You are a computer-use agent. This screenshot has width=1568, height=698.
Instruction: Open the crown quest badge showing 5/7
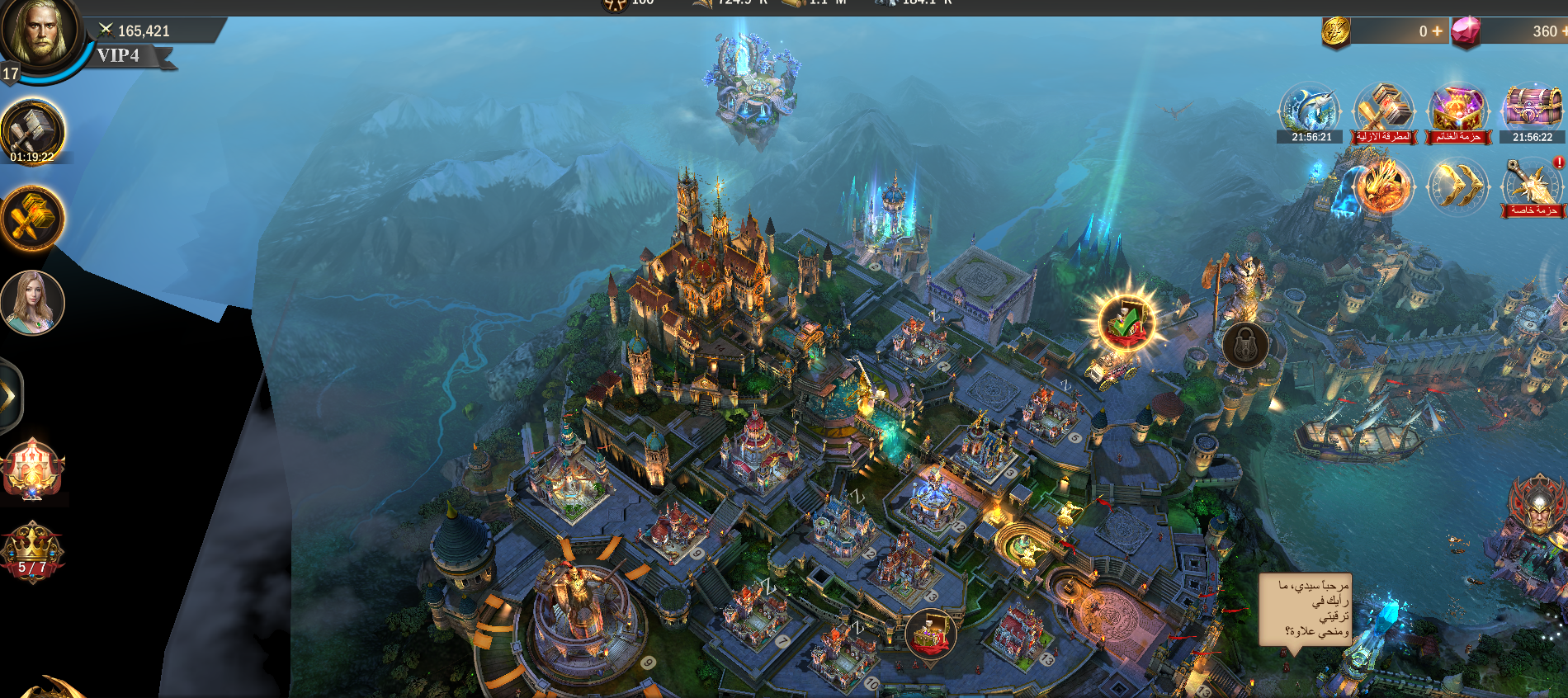[33, 551]
